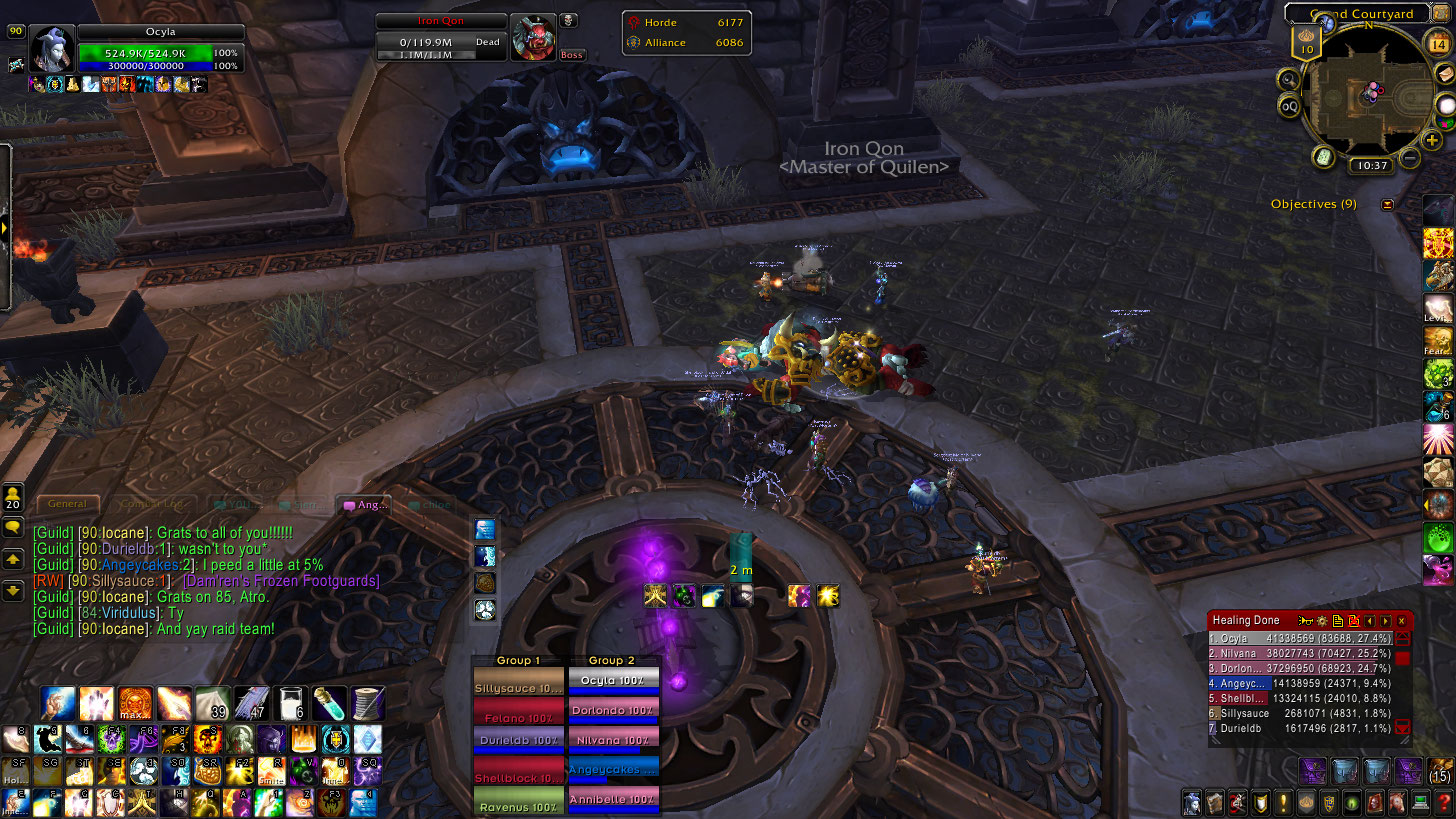Open the backpack showing 15 free slots

1441,770
